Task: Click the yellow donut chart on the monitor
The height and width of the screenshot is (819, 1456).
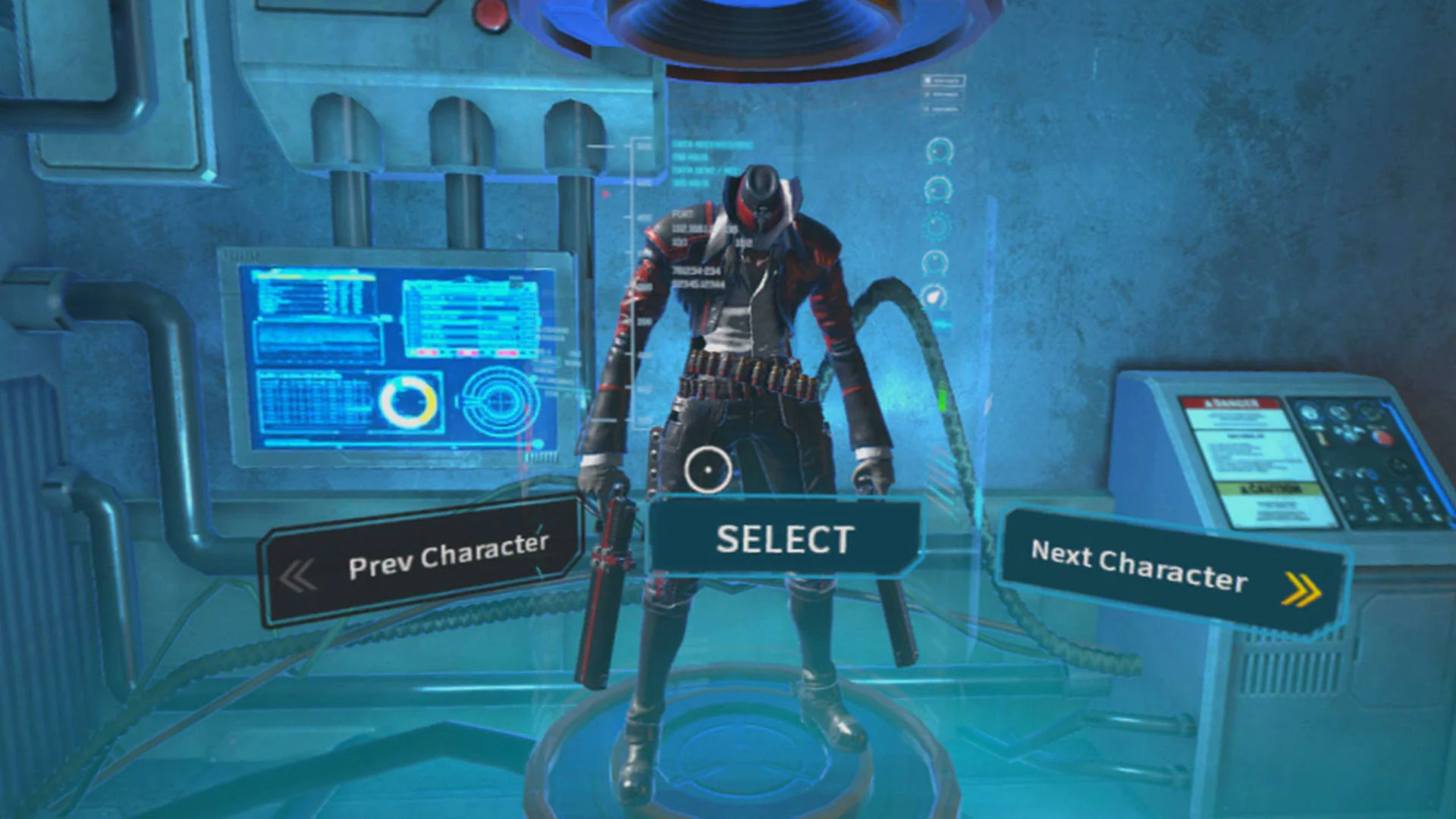Action: coord(409,402)
